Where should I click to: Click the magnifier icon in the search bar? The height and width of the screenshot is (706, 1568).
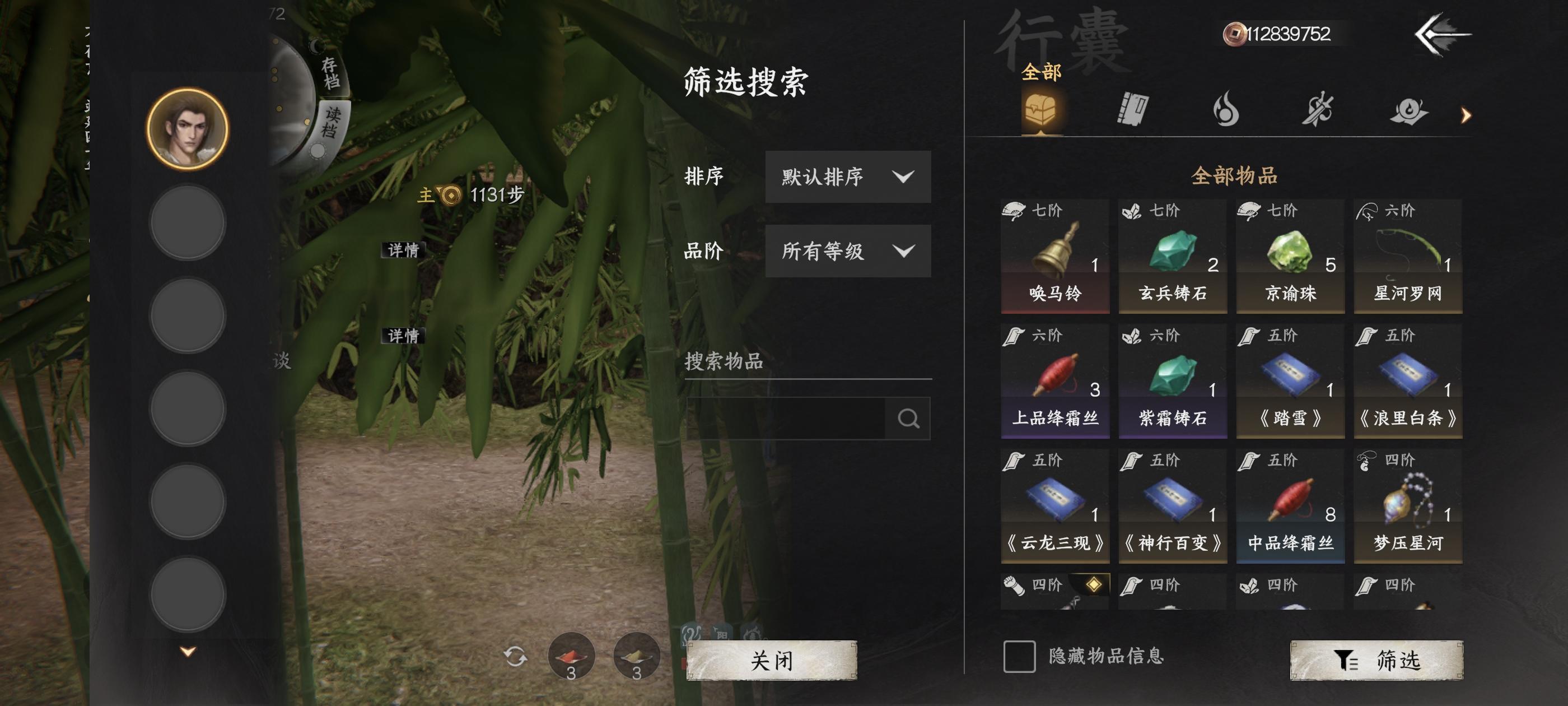pos(909,418)
